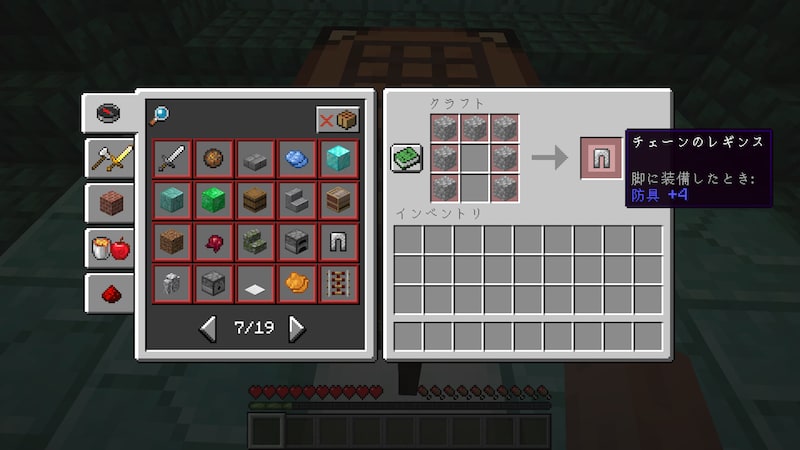Choose the chain leggings recipe in the book
This screenshot has width=800, height=450.
(338, 242)
